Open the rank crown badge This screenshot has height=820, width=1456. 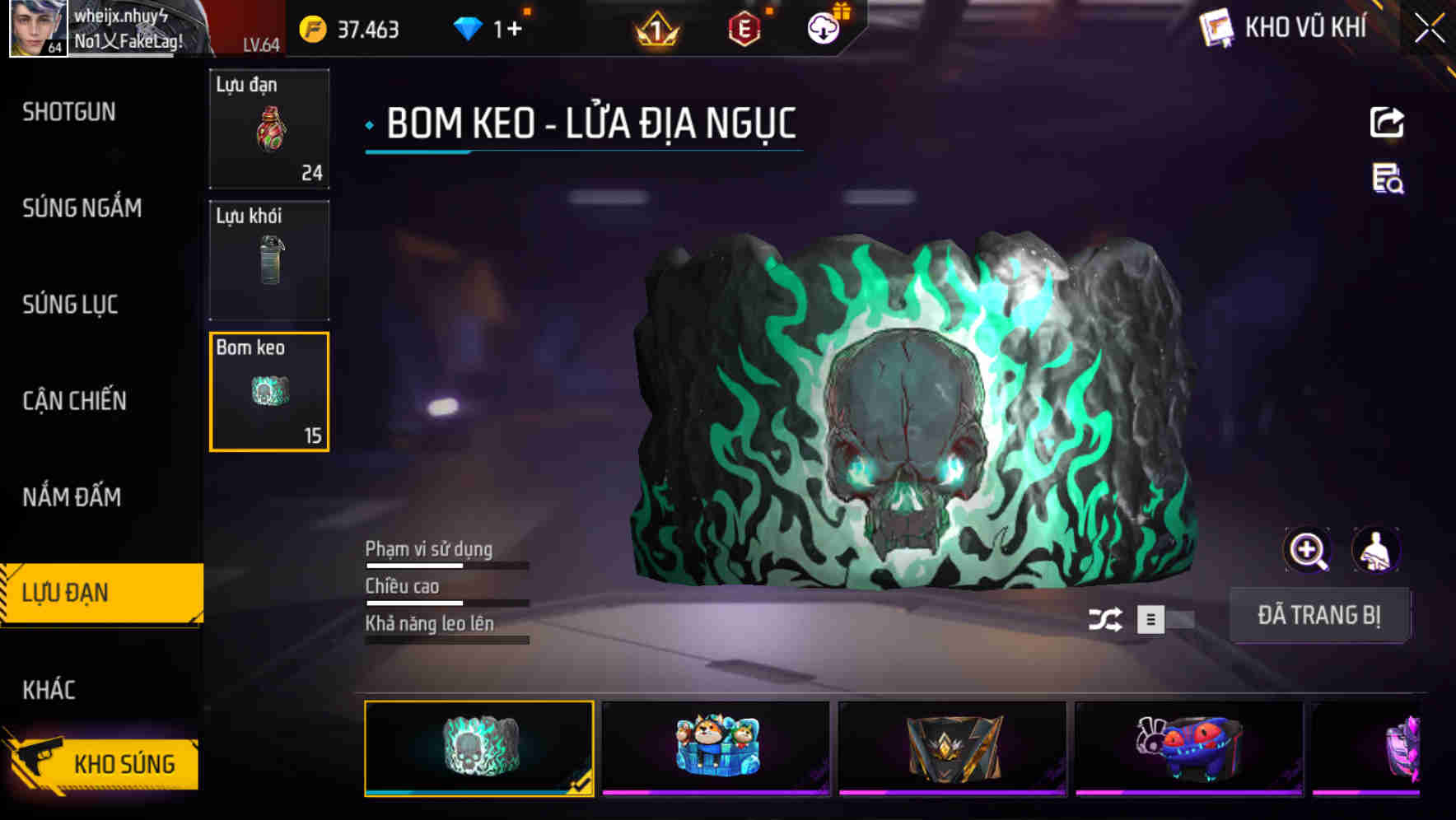(x=655, y=28)
